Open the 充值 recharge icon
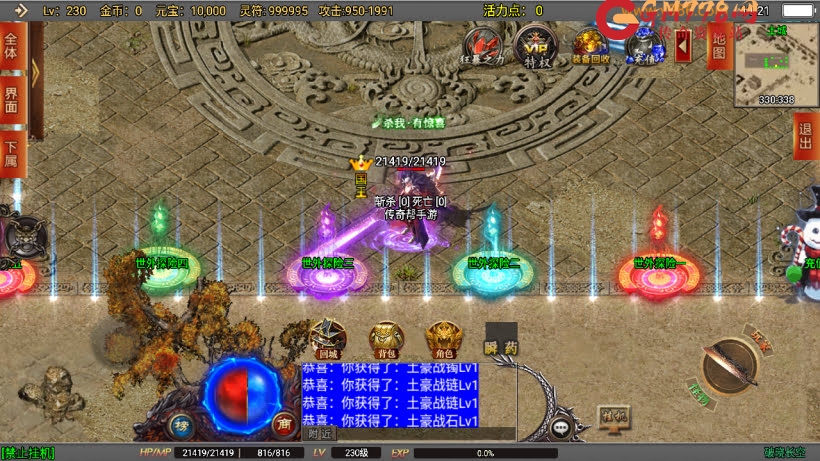Viewport: 820px width, 461px height. (x=641, y=46)
